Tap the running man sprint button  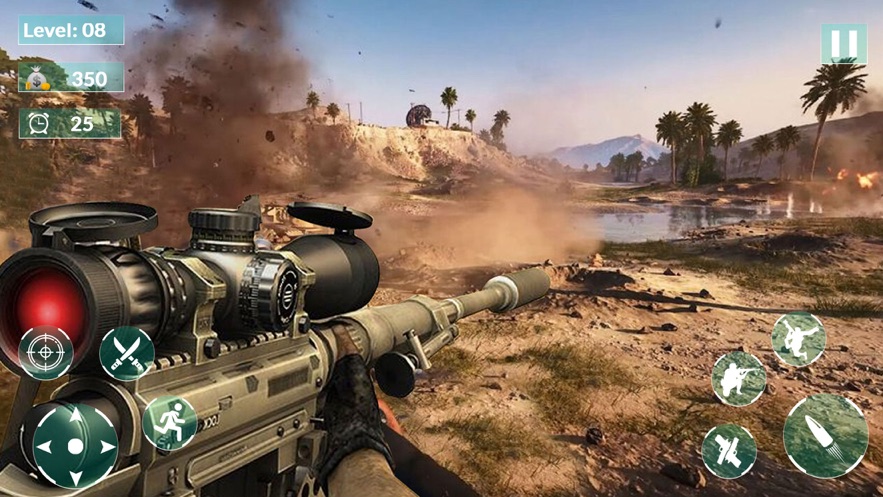(169, 423)
